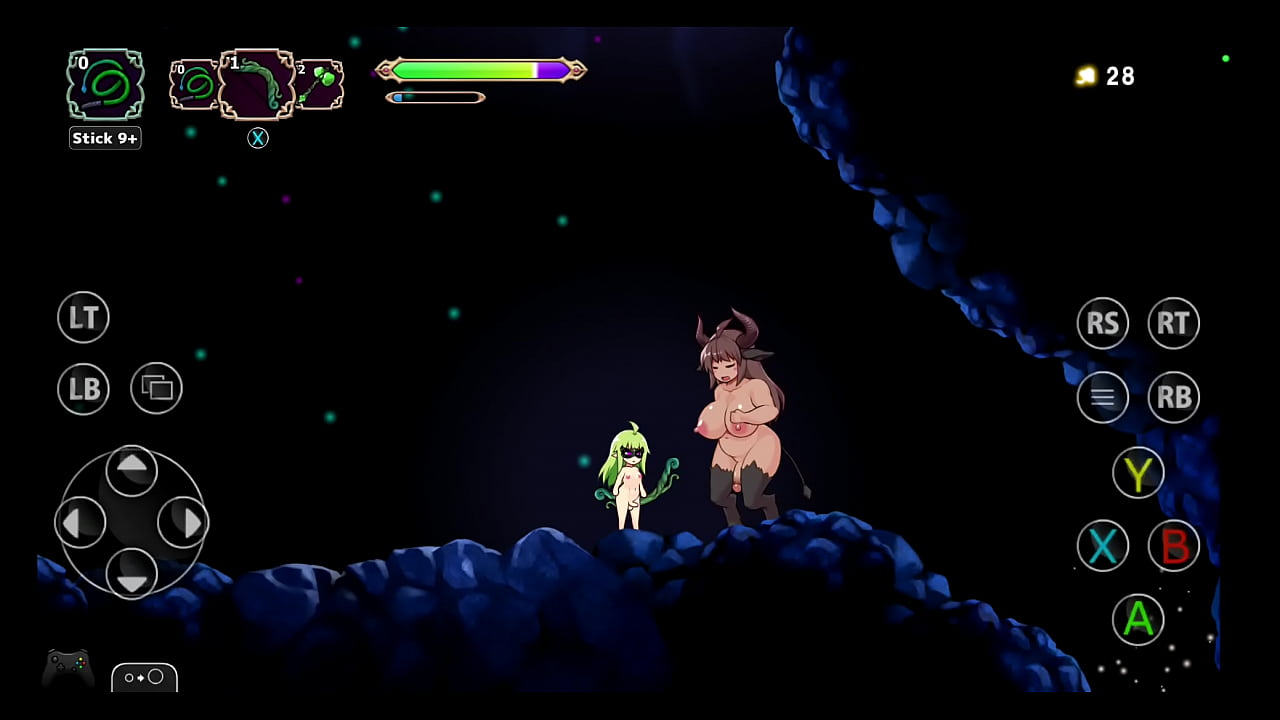Screen dimensions: 1280x720
Task: Tap the RT virtual trigger button
Action: 1173,323
